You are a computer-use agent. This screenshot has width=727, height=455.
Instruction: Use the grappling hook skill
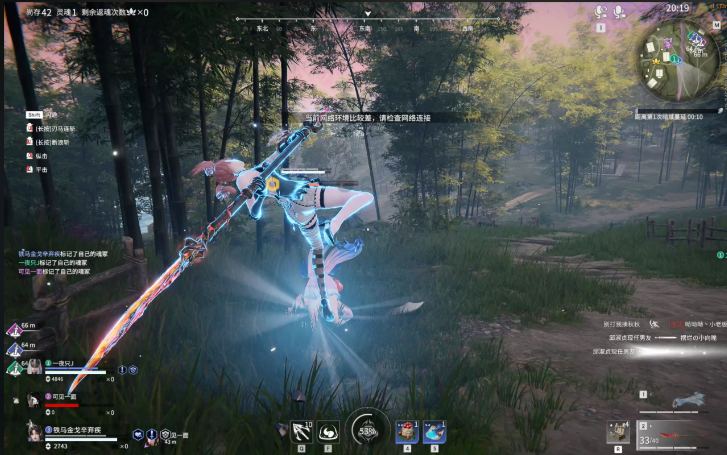(x=300, y=432)
